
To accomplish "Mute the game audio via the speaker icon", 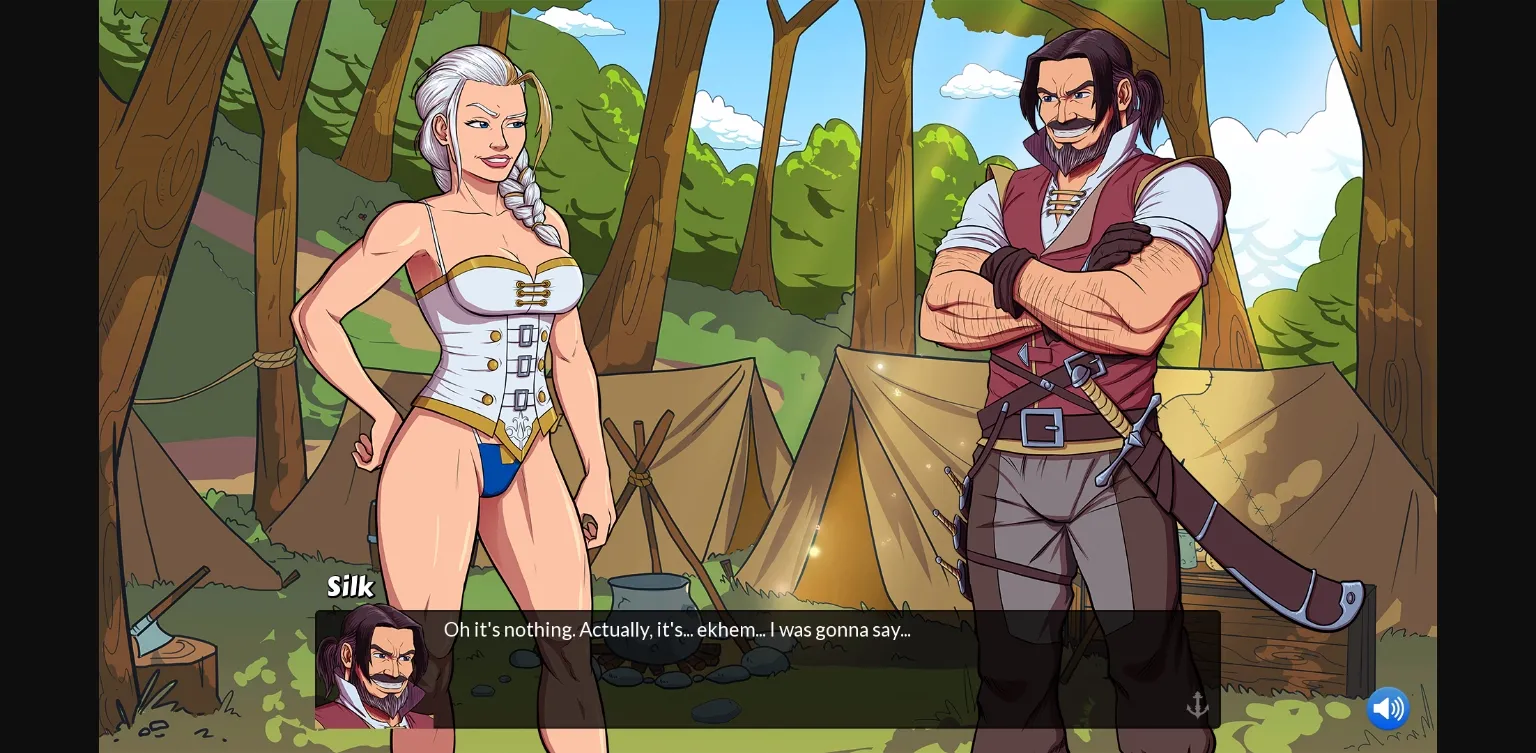I will pos(1388,708).
